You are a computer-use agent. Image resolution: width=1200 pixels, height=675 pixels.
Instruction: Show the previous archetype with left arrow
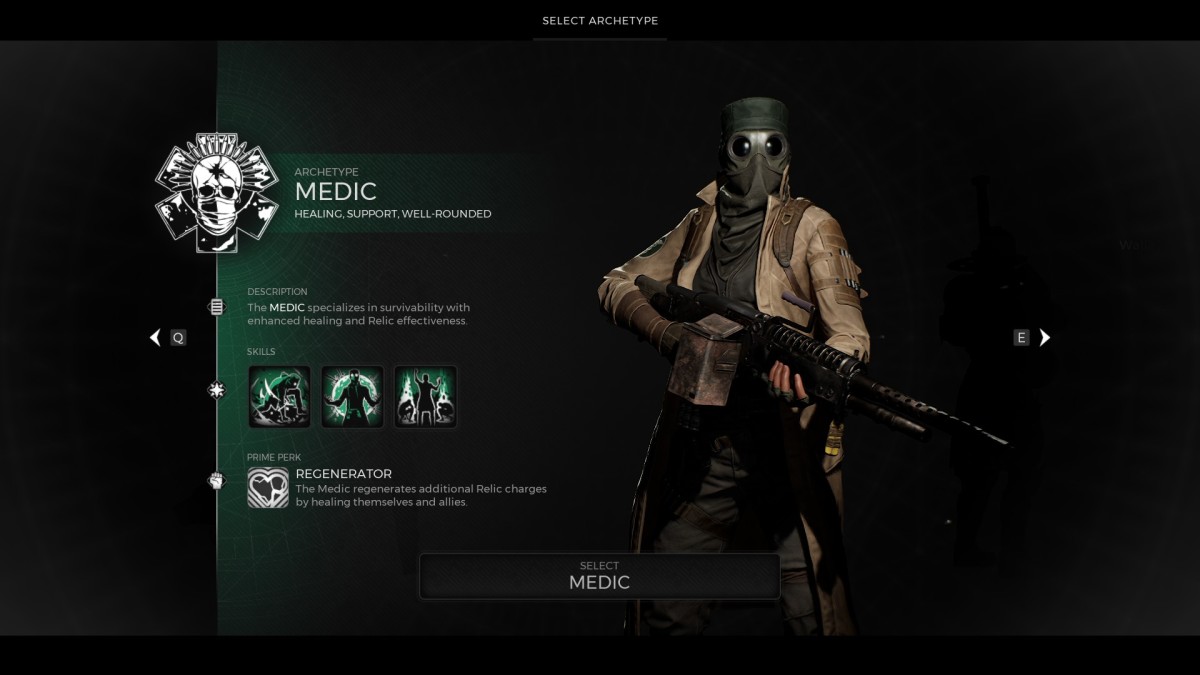[155, 338]
